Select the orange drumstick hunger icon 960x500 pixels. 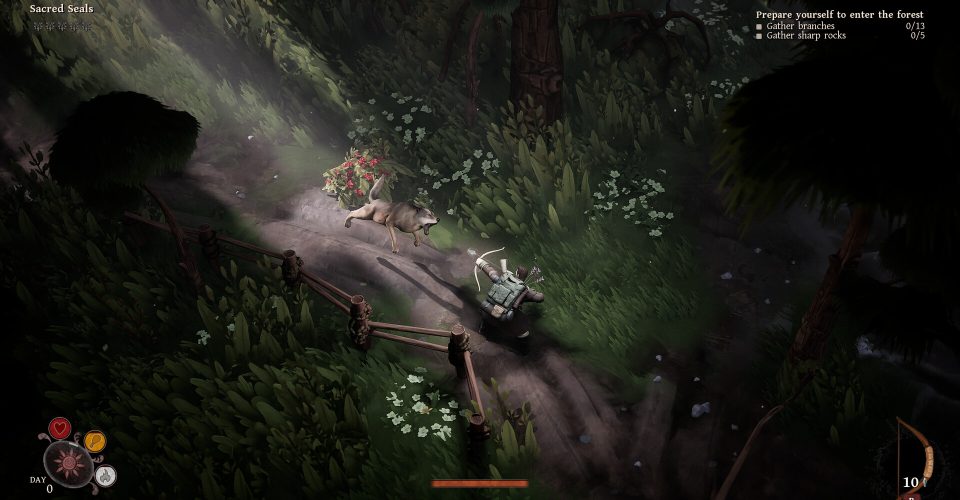(94, 440)
